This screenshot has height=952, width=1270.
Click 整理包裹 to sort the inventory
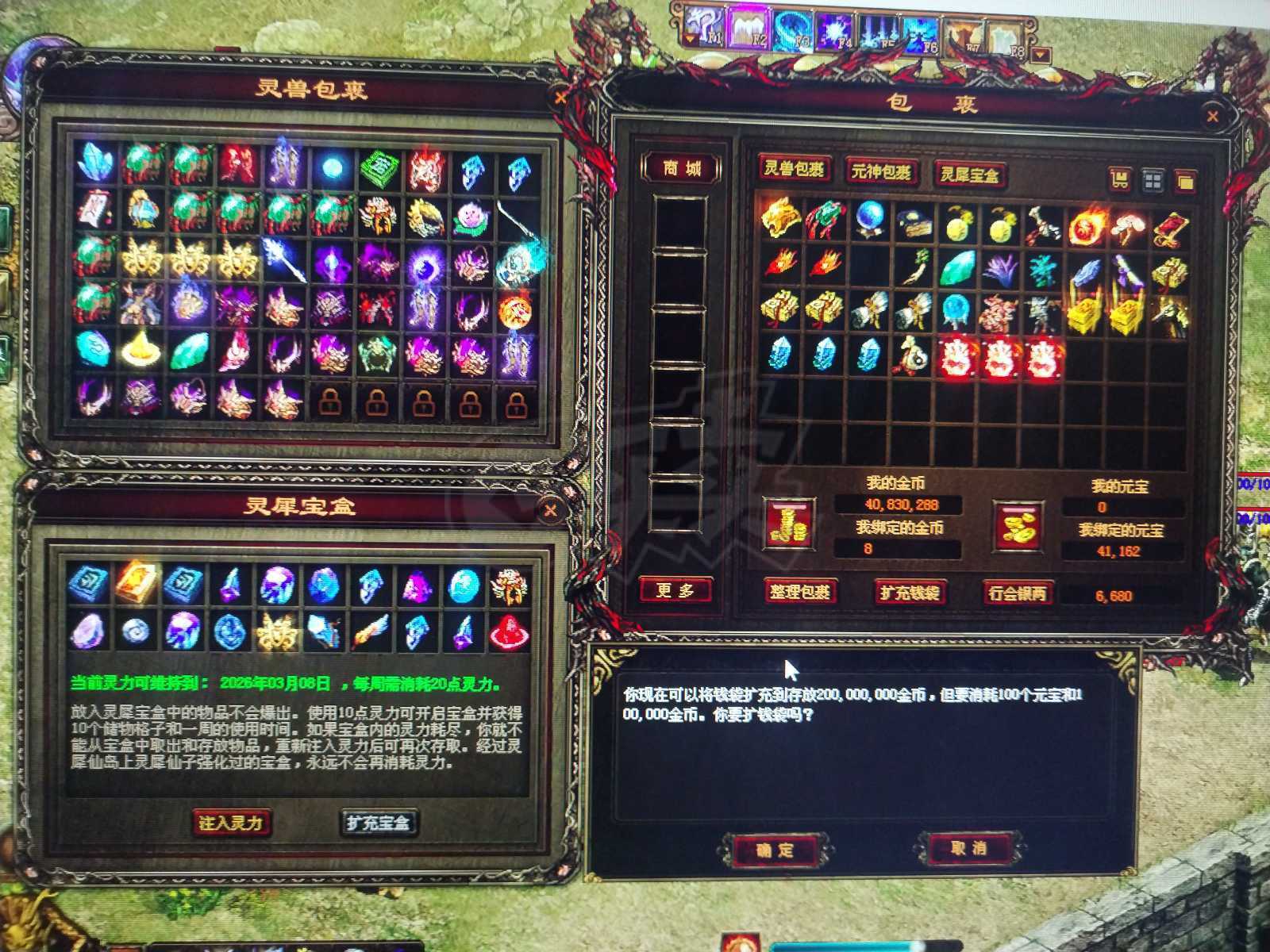(800, 593)
